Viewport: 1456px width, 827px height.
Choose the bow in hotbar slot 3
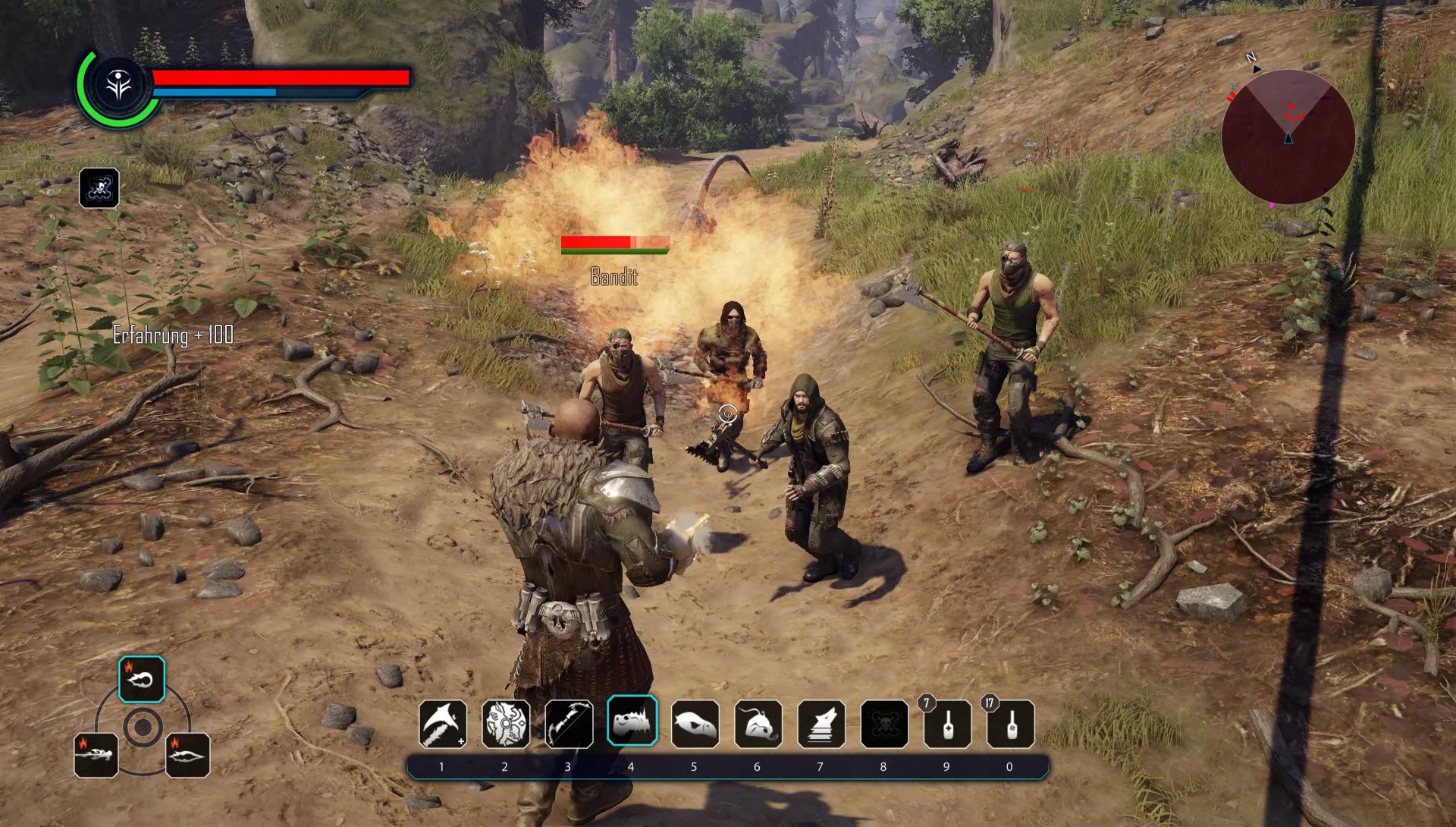coord(569,724)
